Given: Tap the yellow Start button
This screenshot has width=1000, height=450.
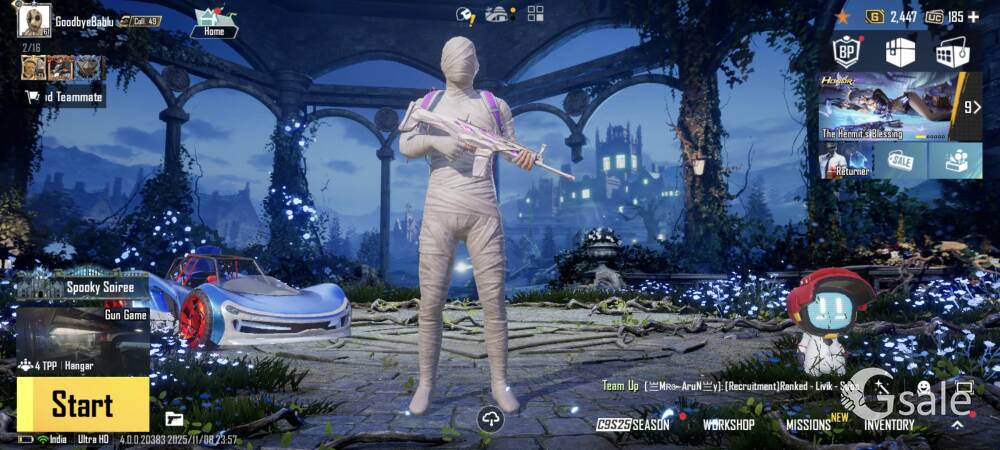Looking at the screenshot, I should 82,404.
